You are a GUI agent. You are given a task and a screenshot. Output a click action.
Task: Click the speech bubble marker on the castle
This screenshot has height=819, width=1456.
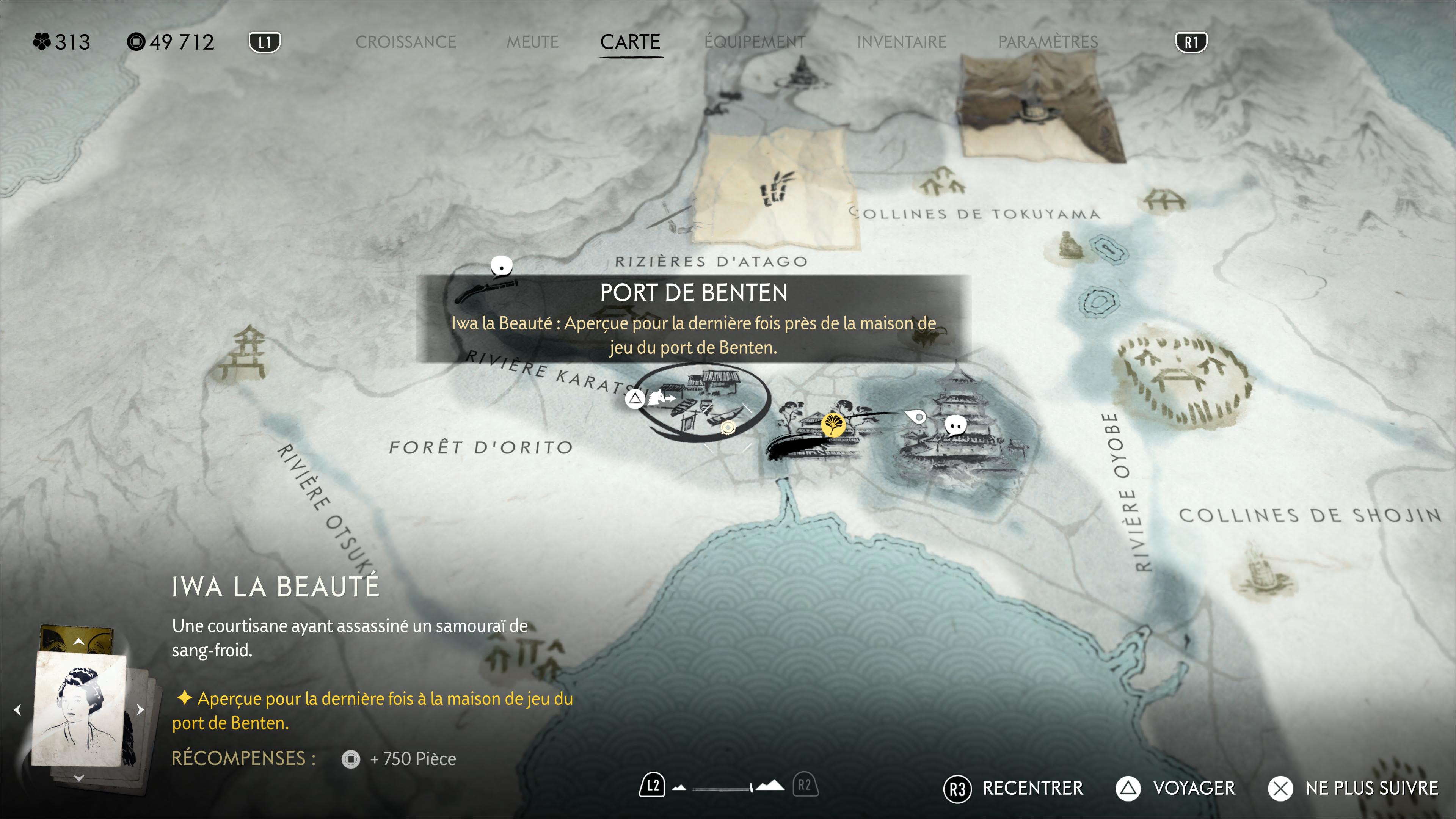coord(955,425)
